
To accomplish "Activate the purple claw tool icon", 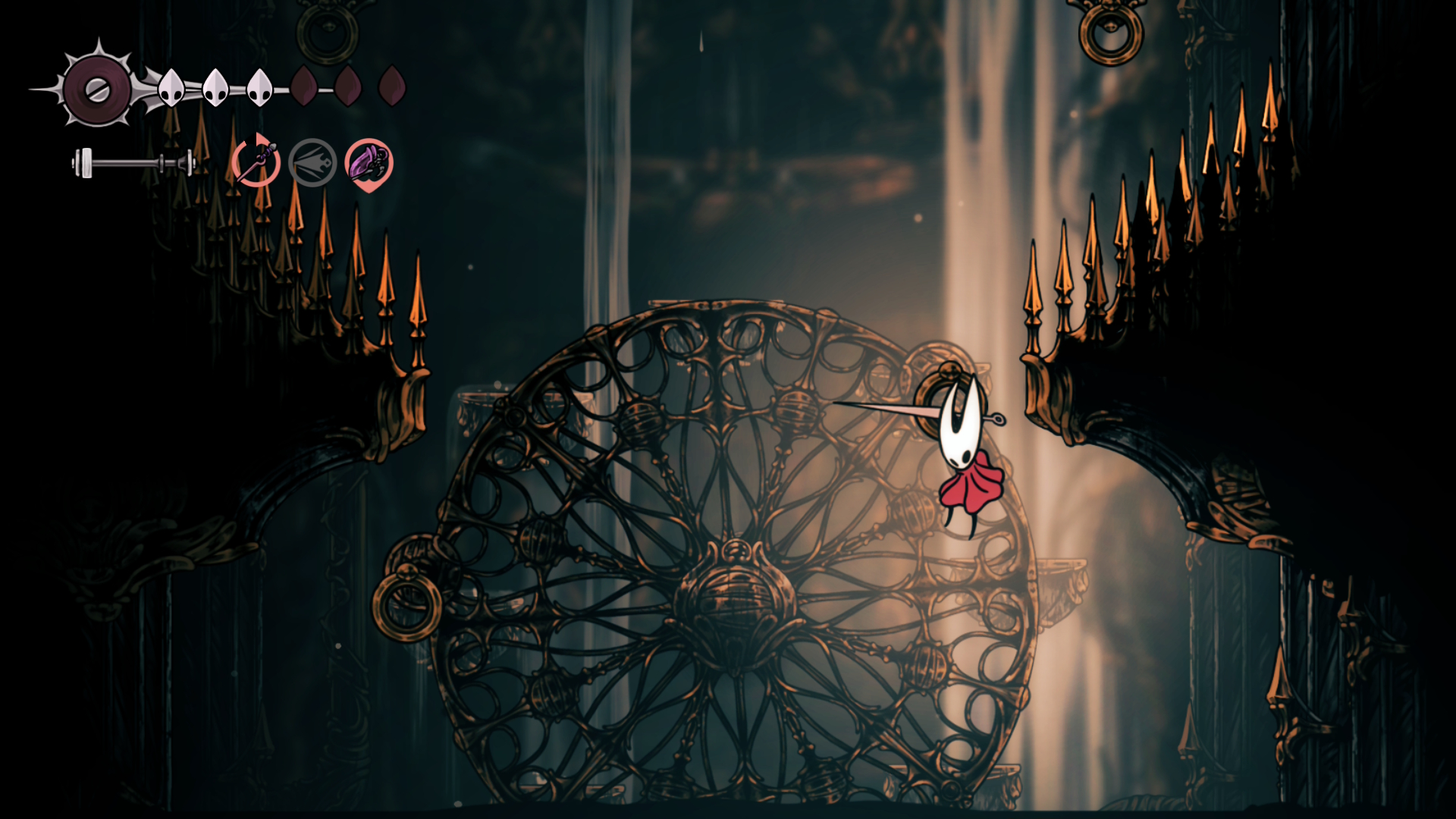I will tap(369, 163).
